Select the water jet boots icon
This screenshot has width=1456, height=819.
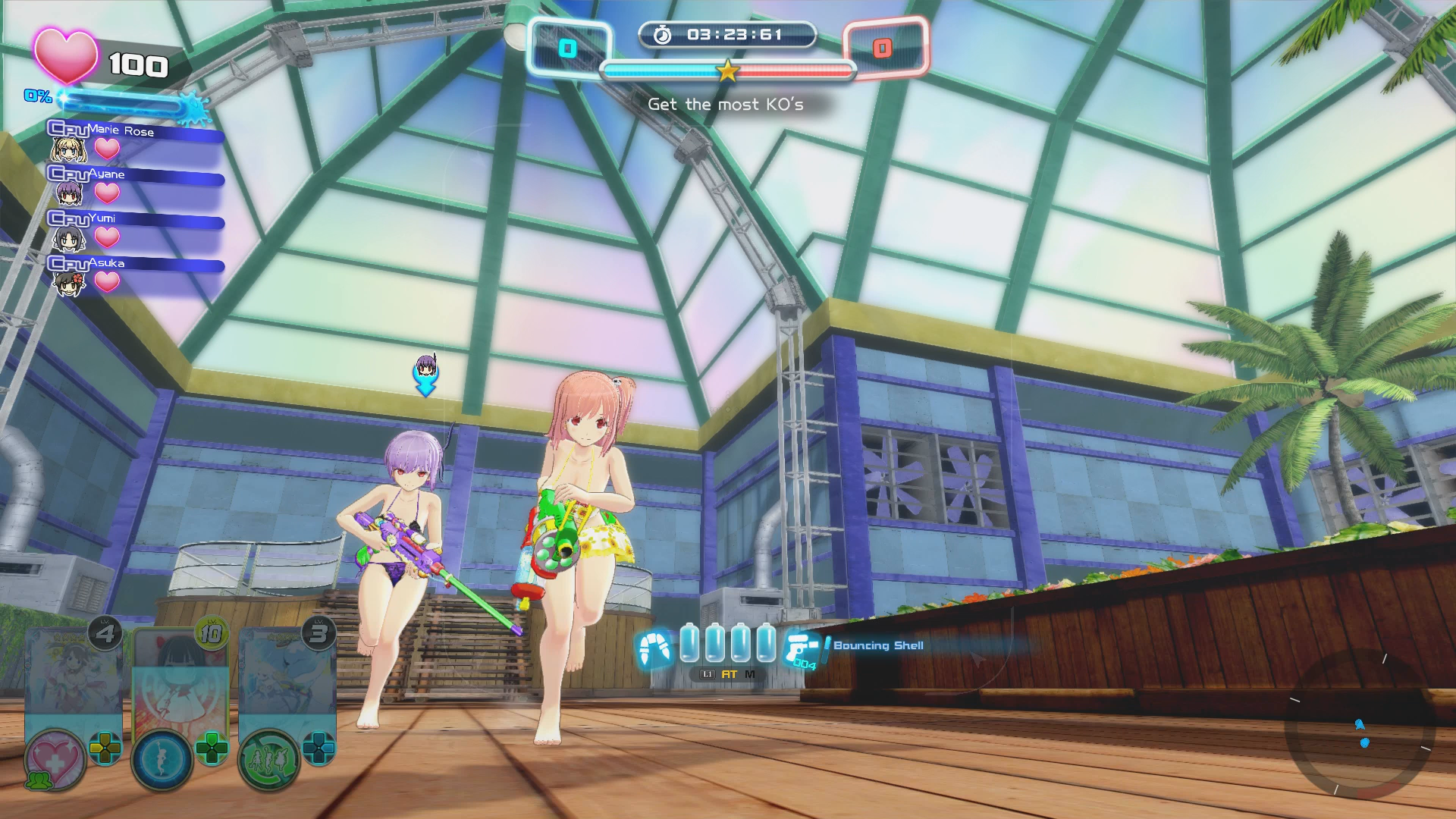coord(654,647)
